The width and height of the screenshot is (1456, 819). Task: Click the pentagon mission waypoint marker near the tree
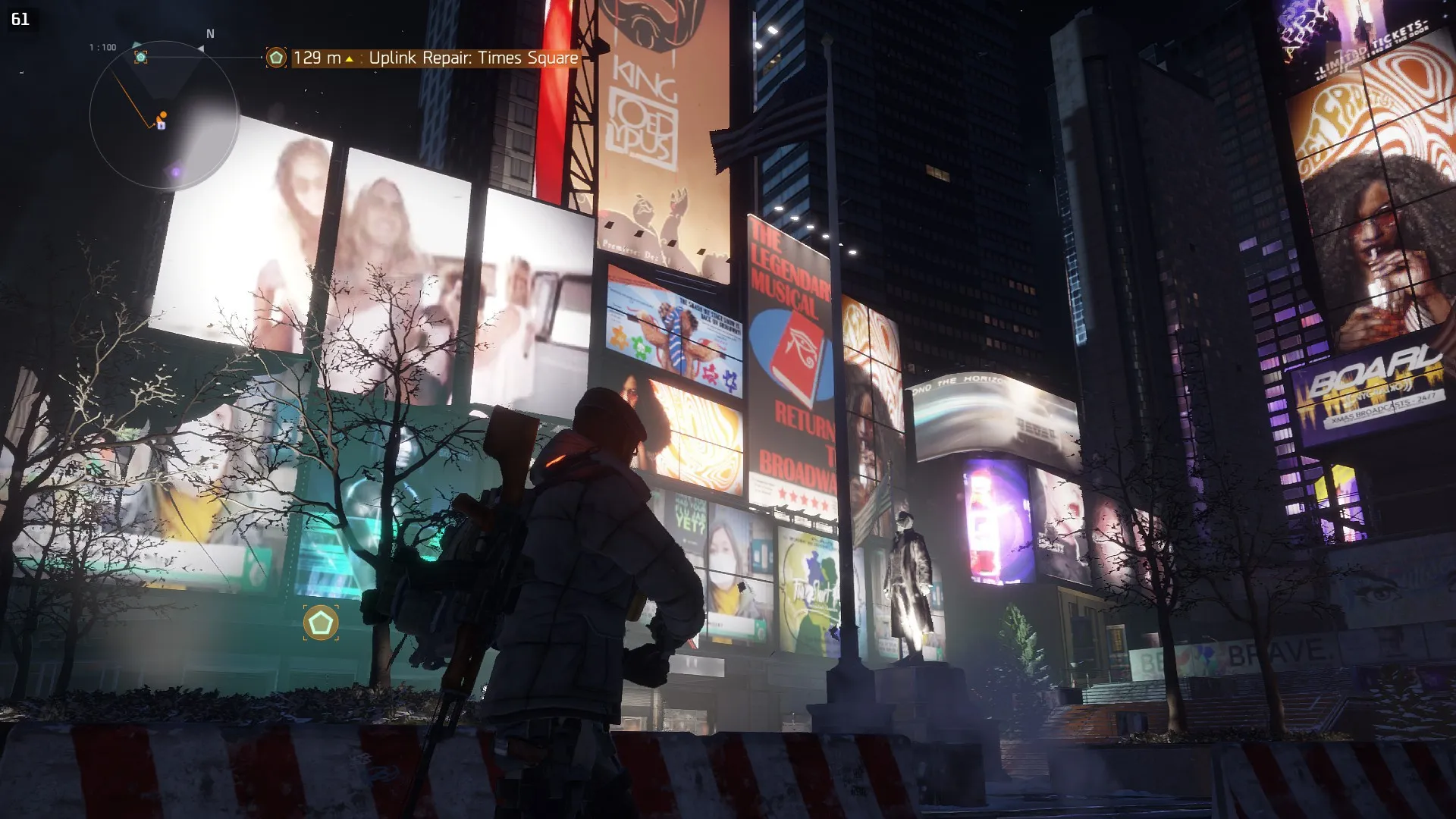click(x=321, y=623)
